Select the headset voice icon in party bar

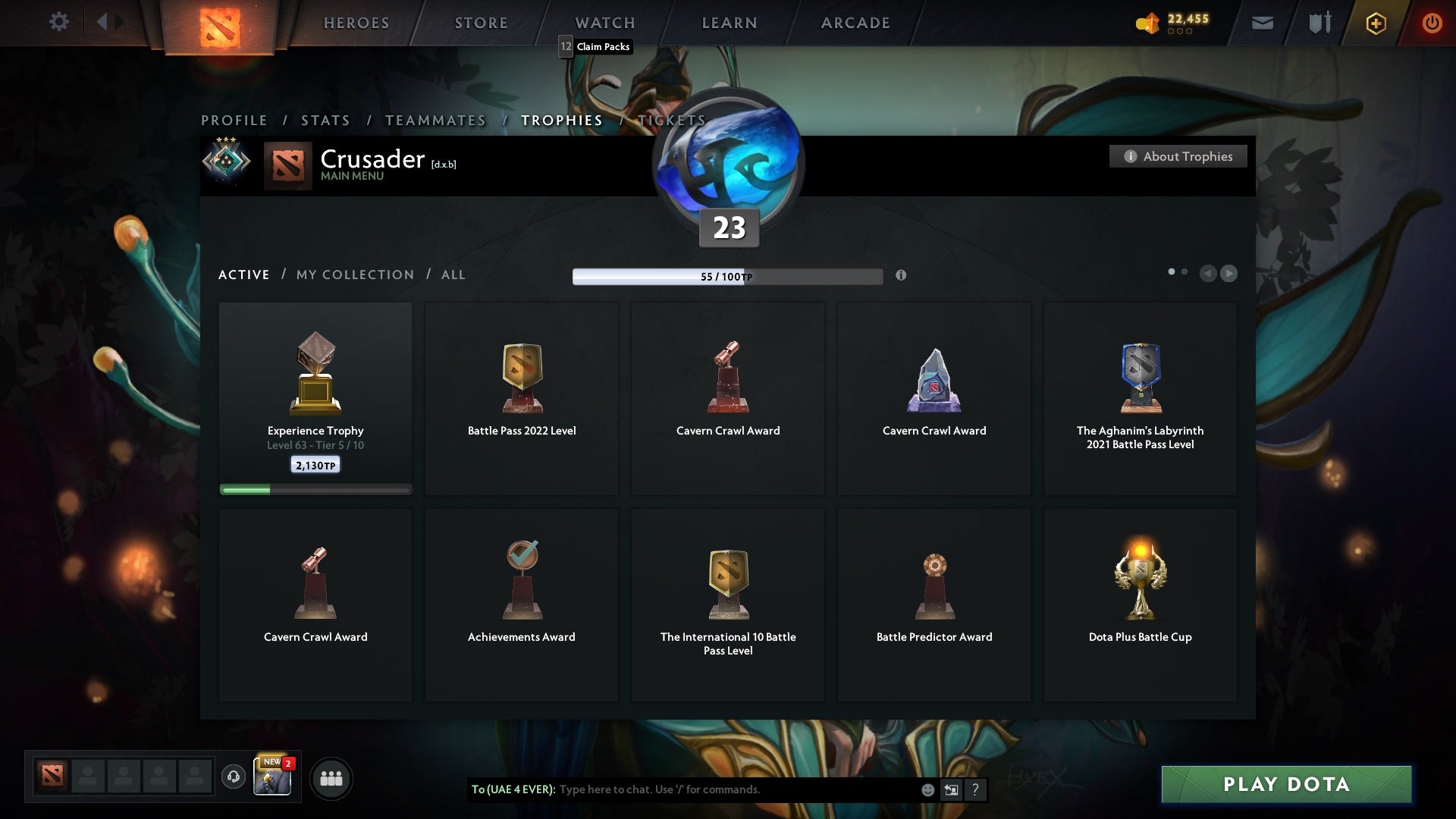[x=233, y=778]
